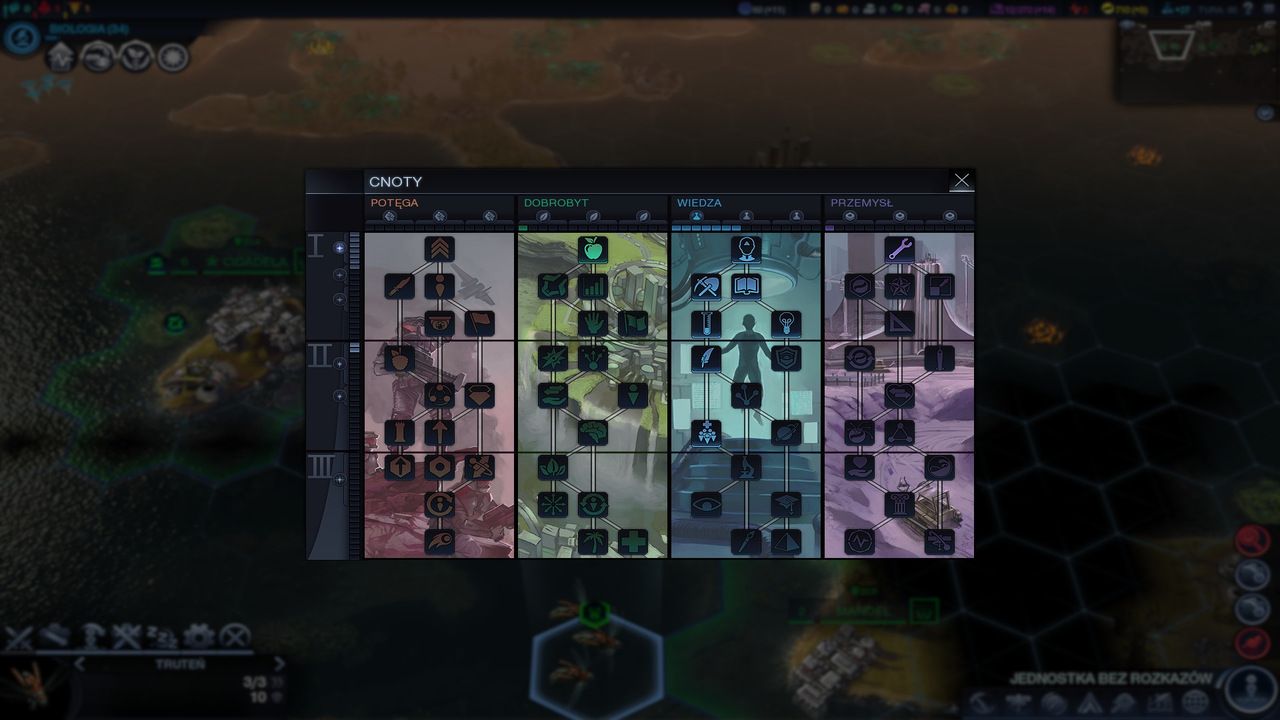Viewport: 1280px width, 720px height.
Task: Click the gear automation icon in the unit panel
Action: click(199, 634)
